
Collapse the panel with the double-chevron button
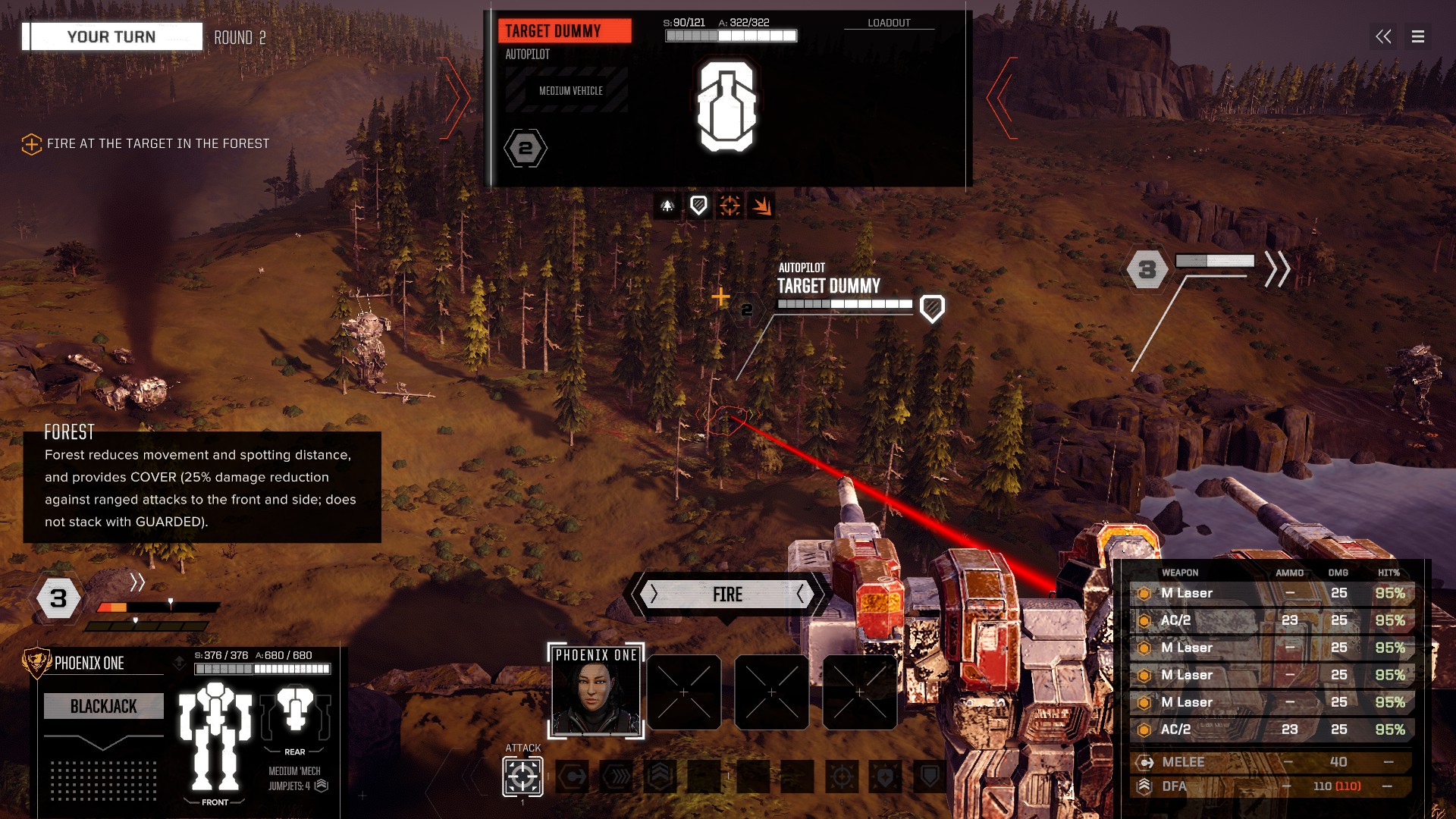1383,36
